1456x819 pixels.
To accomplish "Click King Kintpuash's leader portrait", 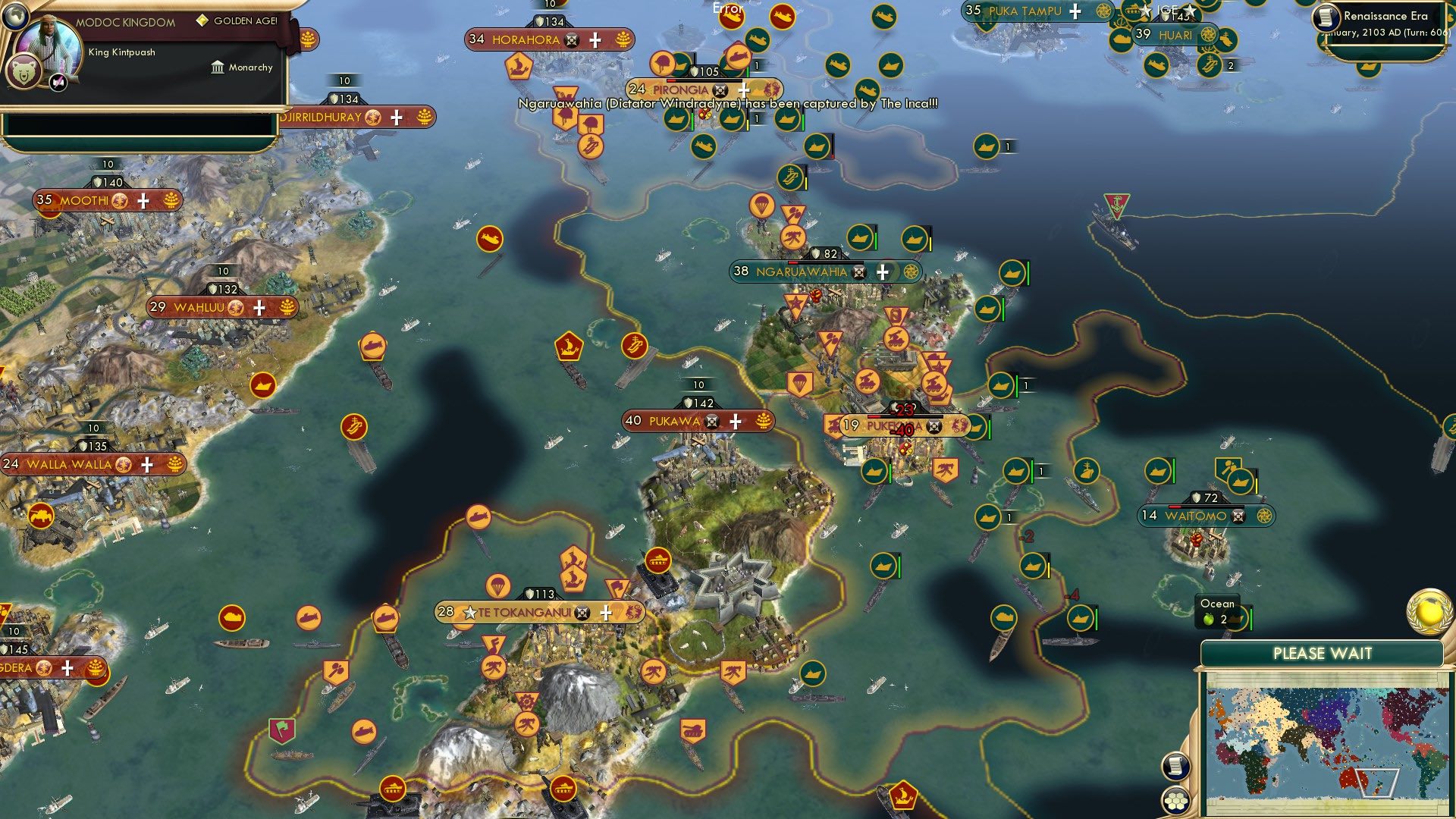I will coord(47,47).
